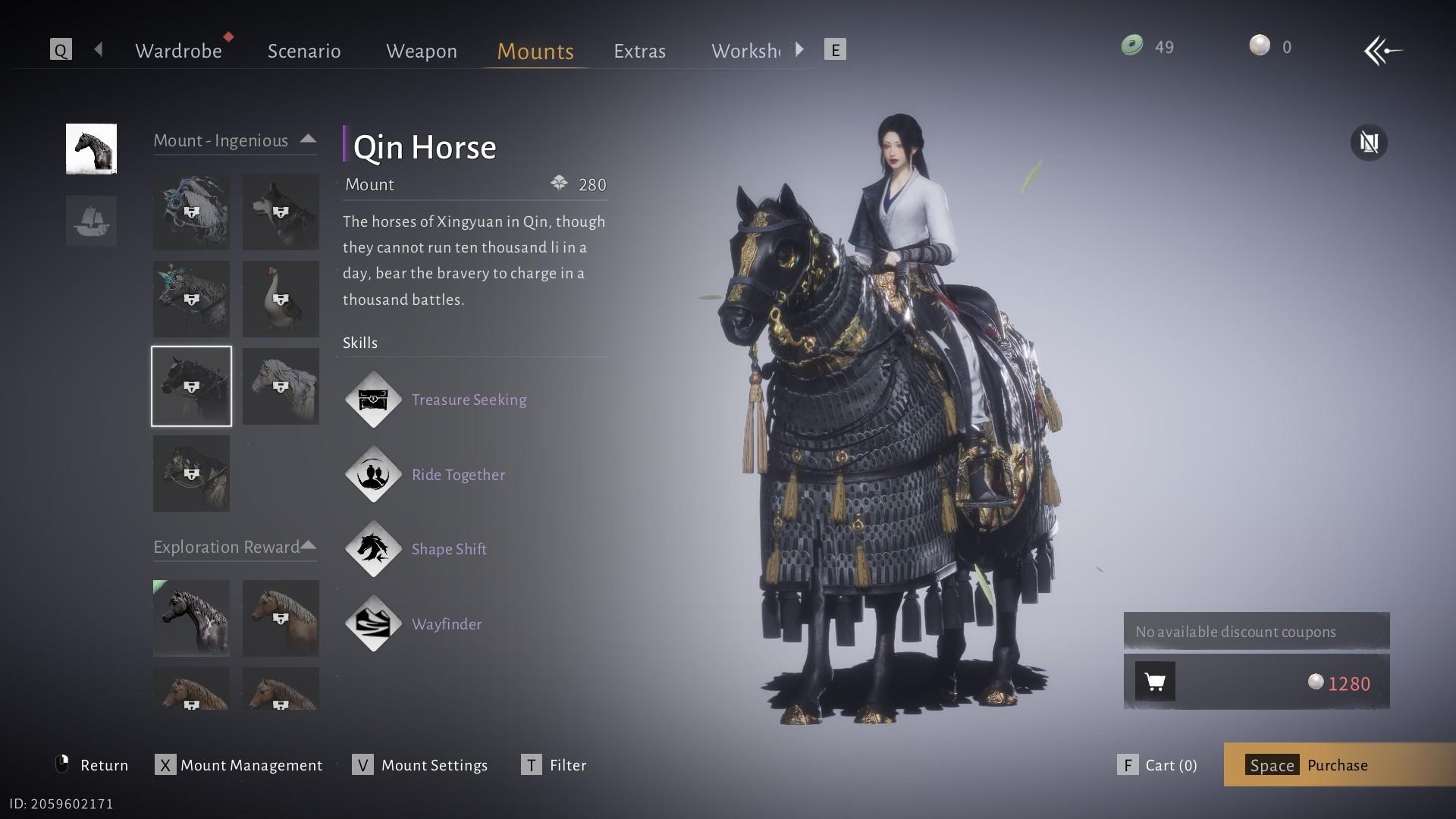Image resolution: width=1456 pixels, height=819 pixels.
Task: Inspect the Shape Shift skill
Action: (449, 549)
